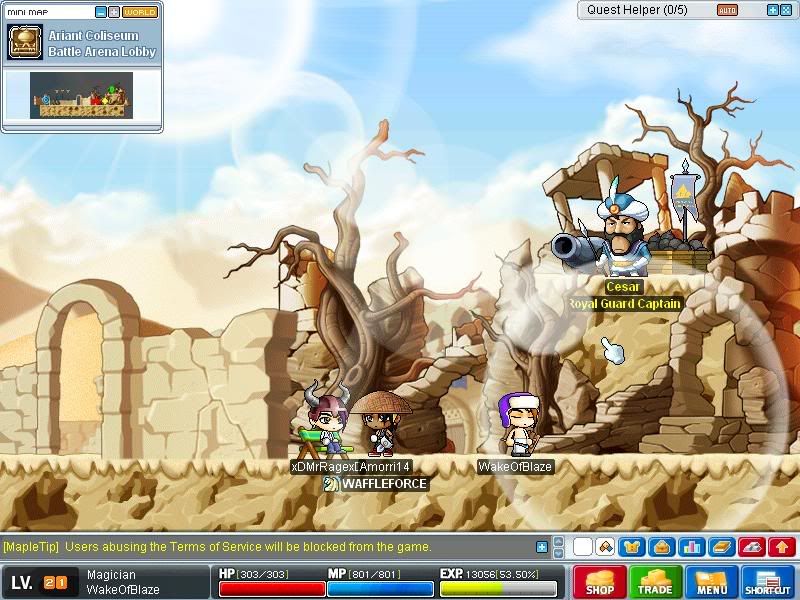Open the skill book icon
The image size is (800, 600).
(721, 546)
